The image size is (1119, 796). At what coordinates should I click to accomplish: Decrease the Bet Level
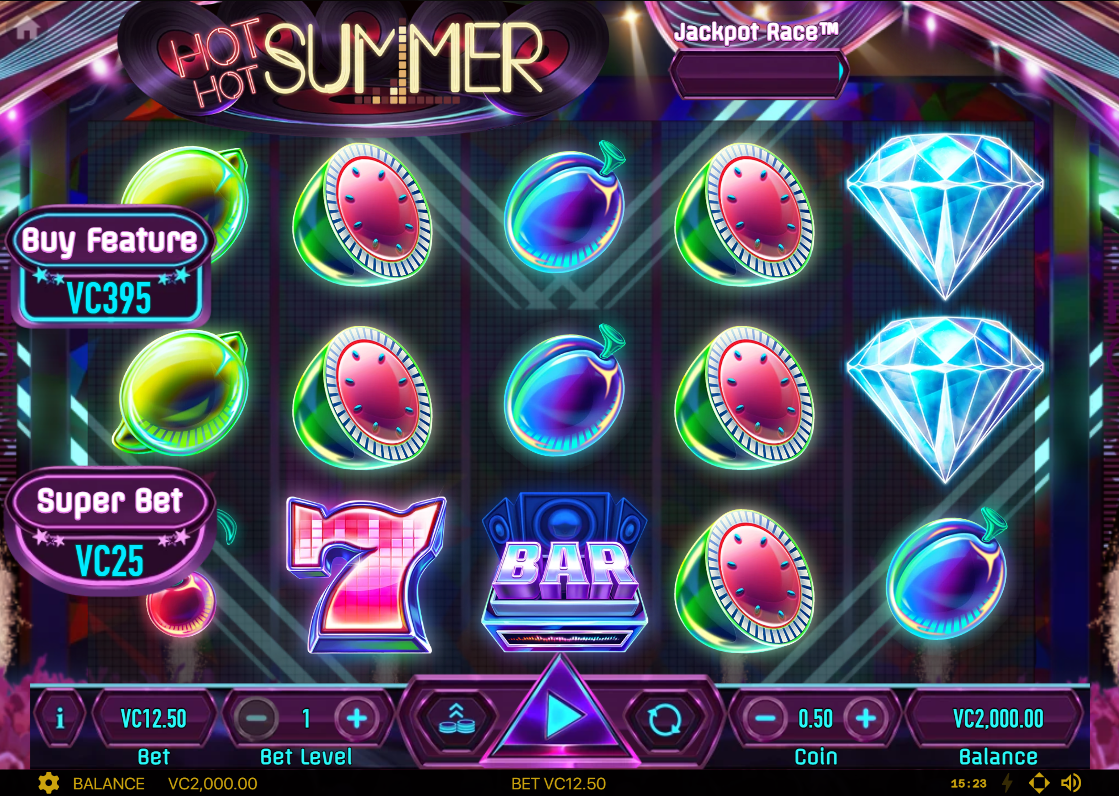[257, 717]
